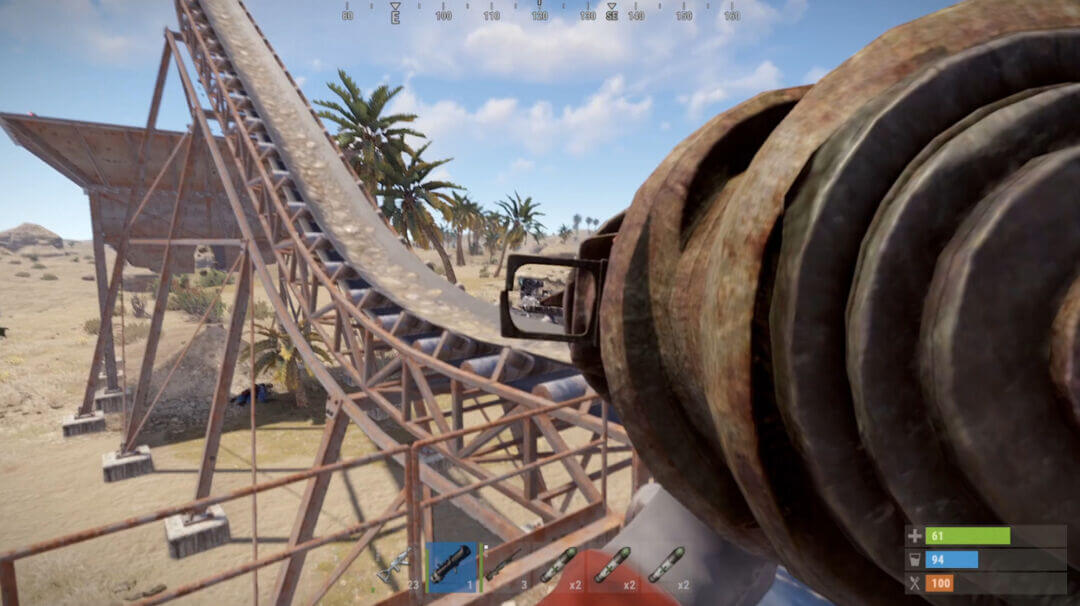The width and height of the screenshot is (1080, 606).
Task: Switch to the bolt-action rifle slot
Action: 504,566
